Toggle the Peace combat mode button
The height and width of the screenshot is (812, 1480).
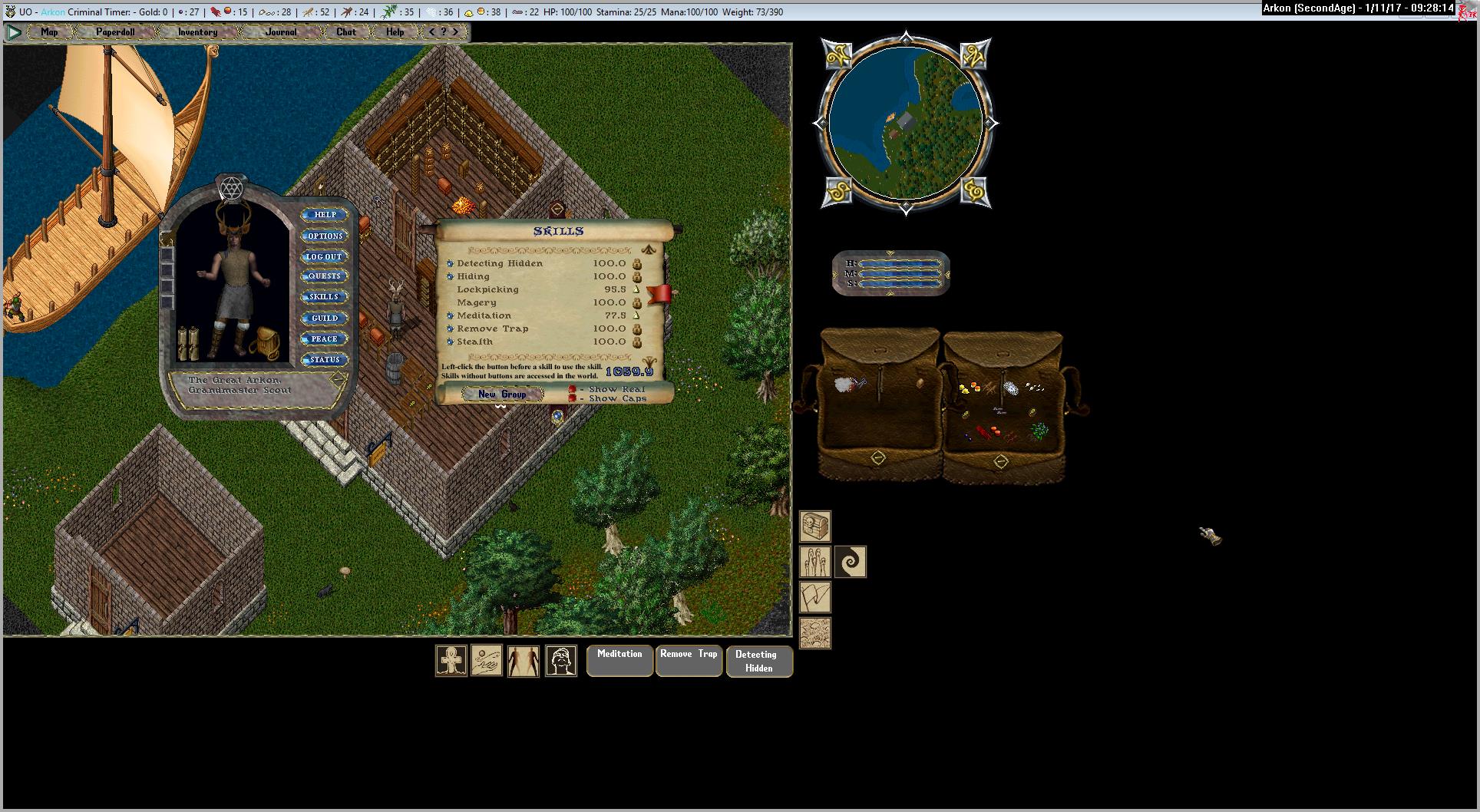[325, 338]
